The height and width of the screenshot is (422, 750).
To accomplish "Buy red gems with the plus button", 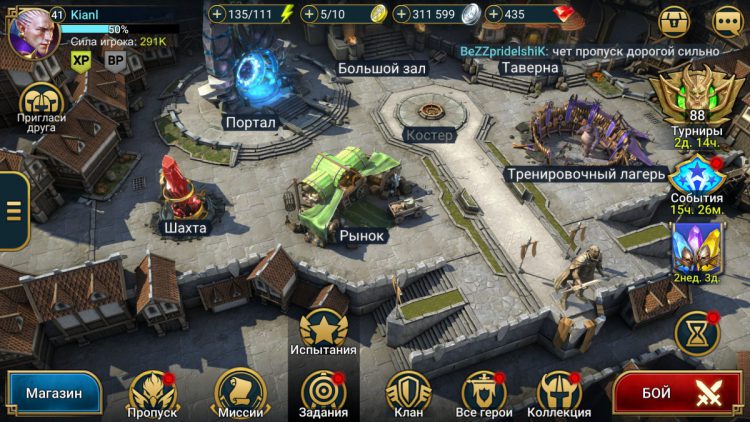I will click(x=493, y=15).
